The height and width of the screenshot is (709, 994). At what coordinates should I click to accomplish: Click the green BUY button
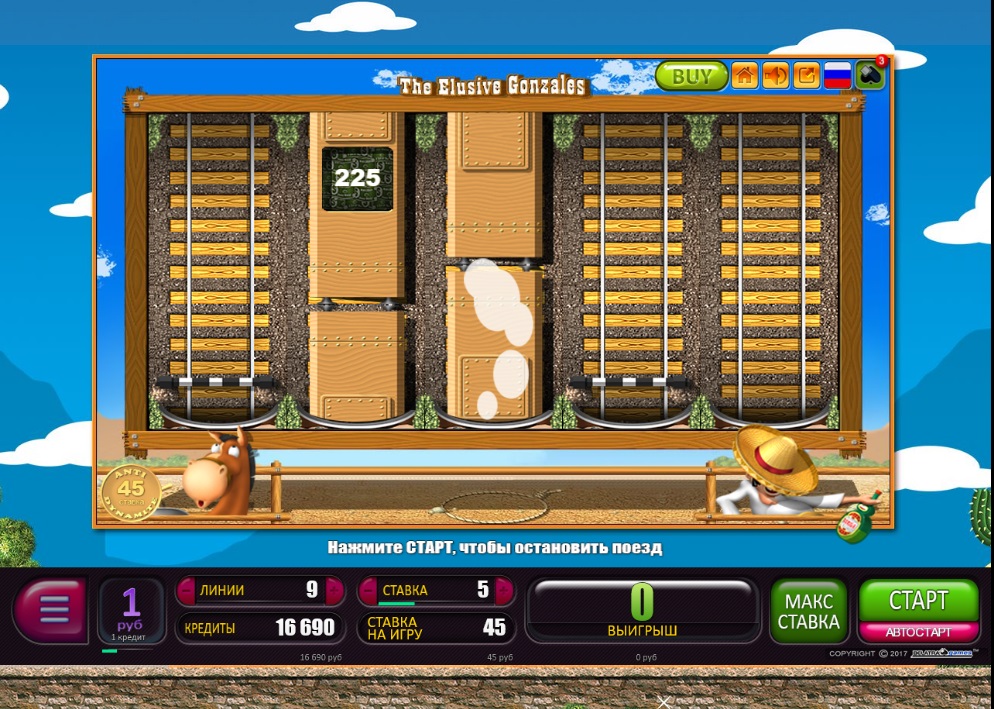pyautogui.click(x=691, y=76)
